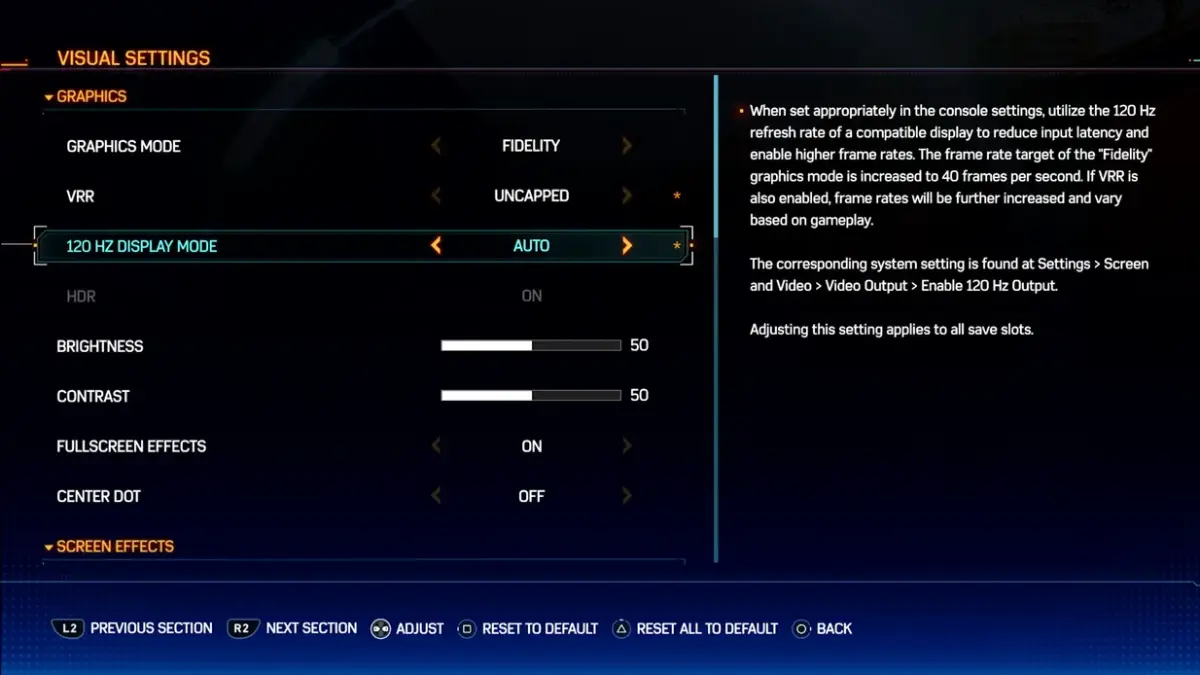This screenshot has height=675, width=1200.
Task: Select the VRR setting row
Action: pos(81,196)
